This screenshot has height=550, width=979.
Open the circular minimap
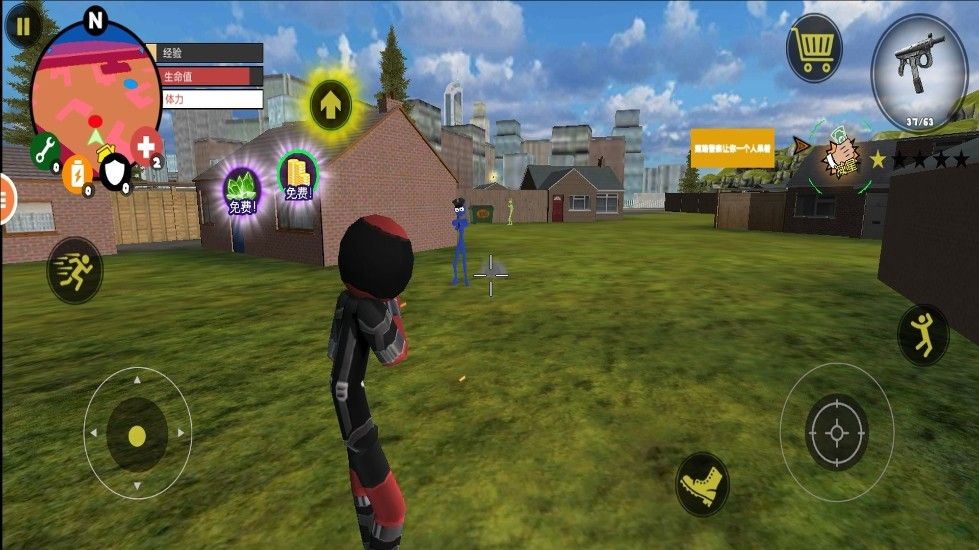[93, 85]
